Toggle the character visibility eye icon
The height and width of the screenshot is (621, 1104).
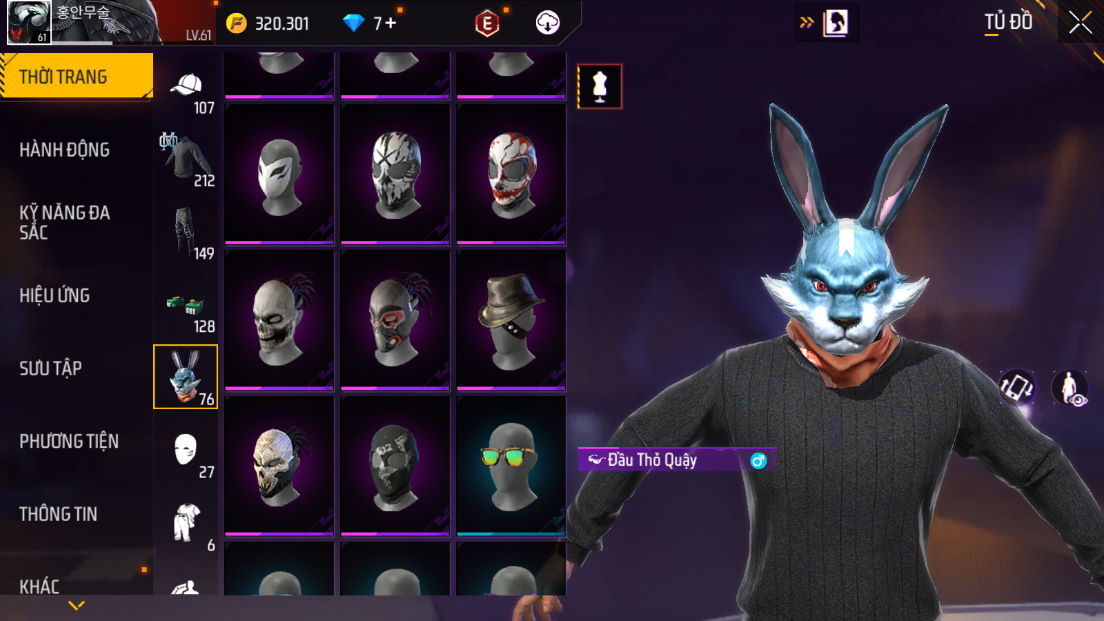point(1070,388)
